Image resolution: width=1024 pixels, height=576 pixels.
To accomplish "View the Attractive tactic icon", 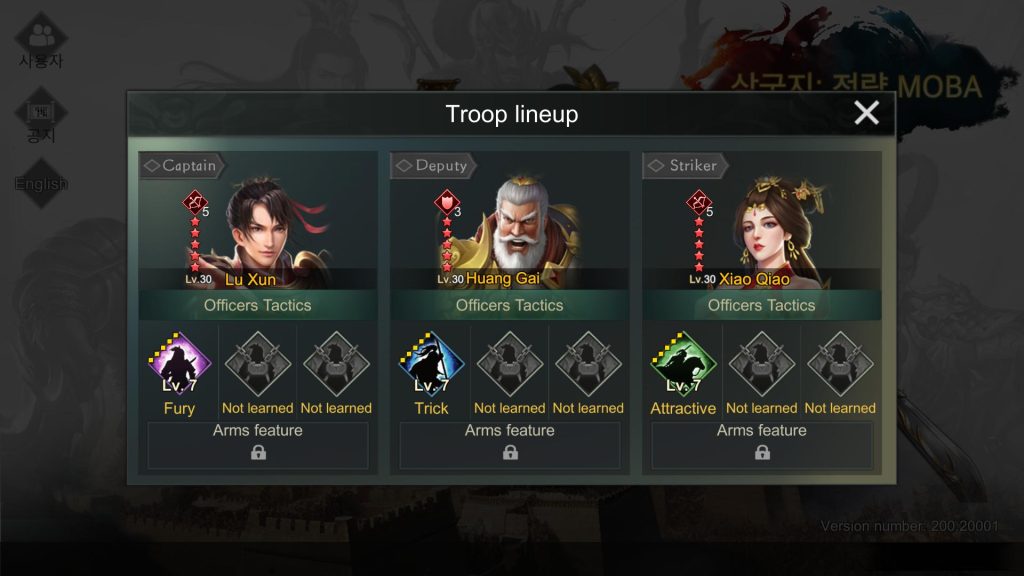I will point(683,366).
